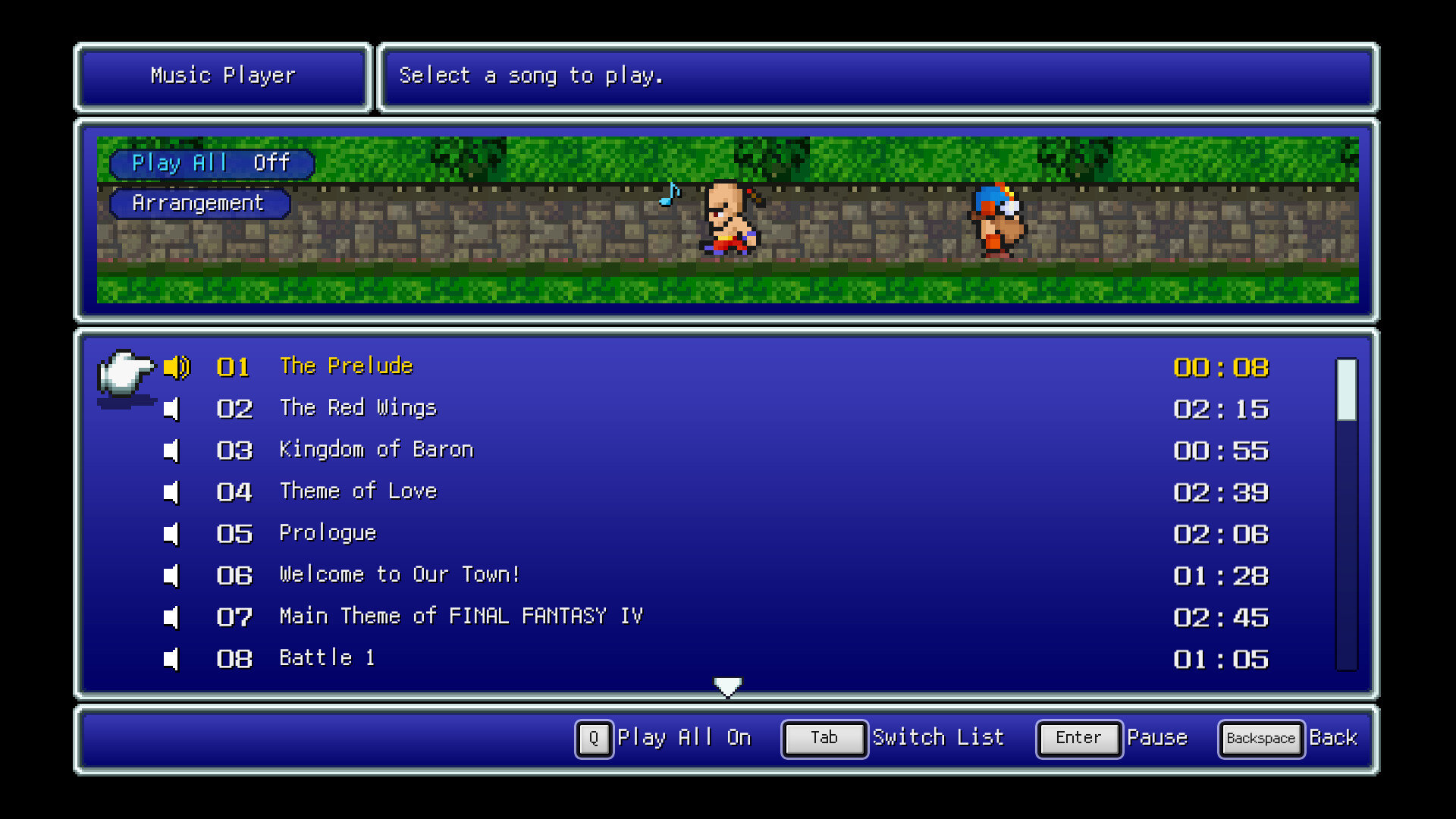Toggle the Play All Off setting
Viewport: 1456px width, 819px height.
point(211,163)
